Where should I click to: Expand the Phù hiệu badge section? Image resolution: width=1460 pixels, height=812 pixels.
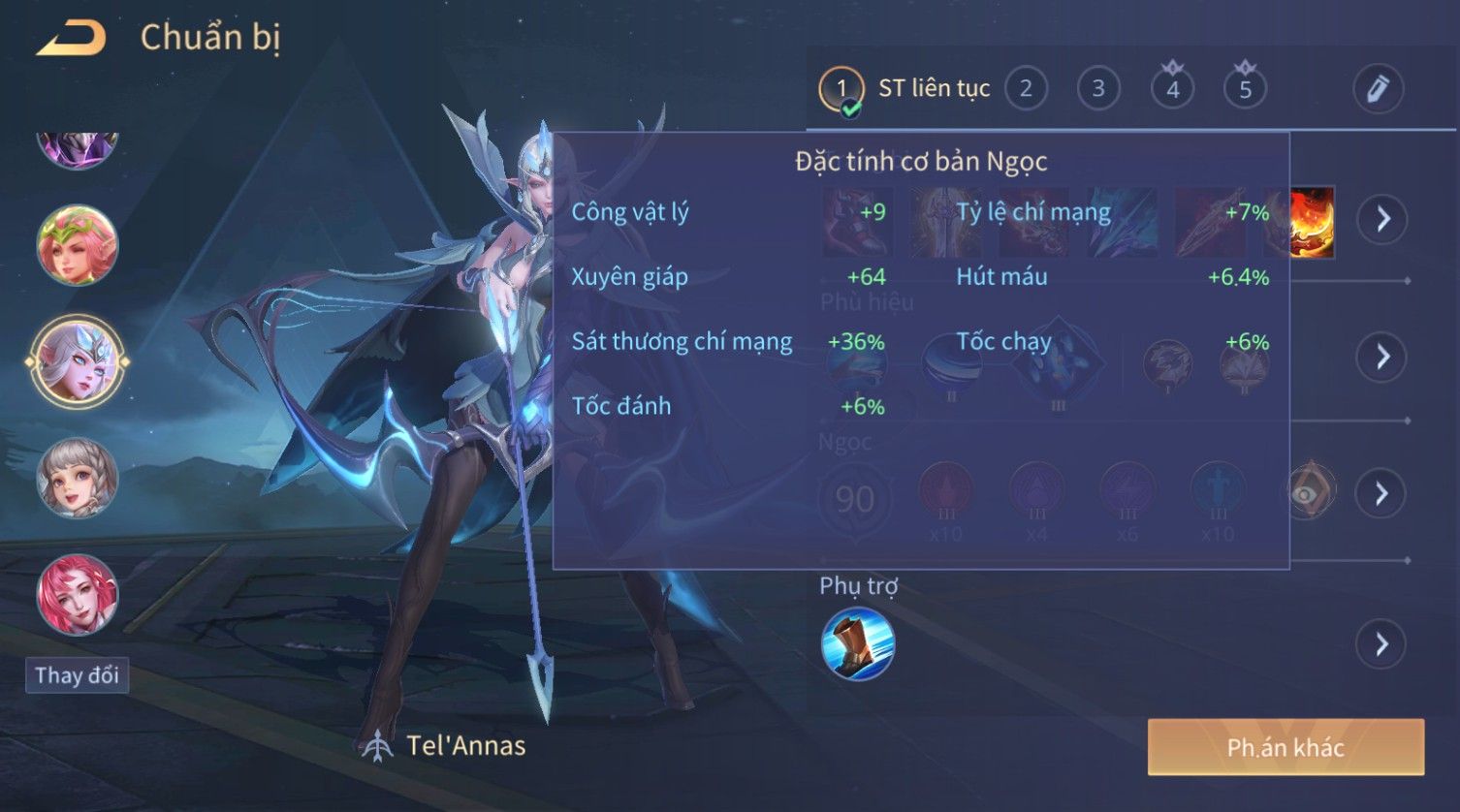[1381, 357]
